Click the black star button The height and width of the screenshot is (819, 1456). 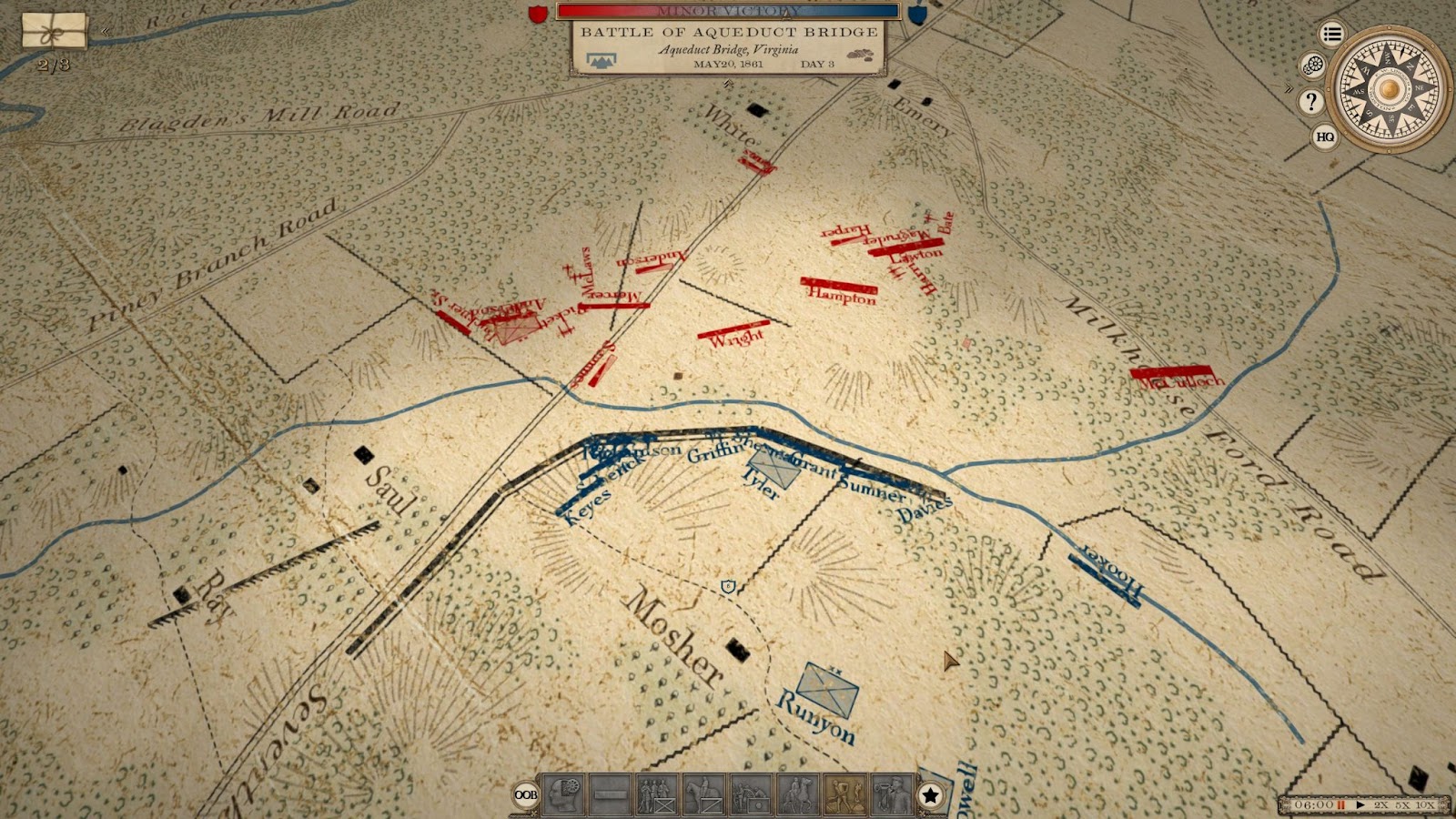tap(930, 796)
